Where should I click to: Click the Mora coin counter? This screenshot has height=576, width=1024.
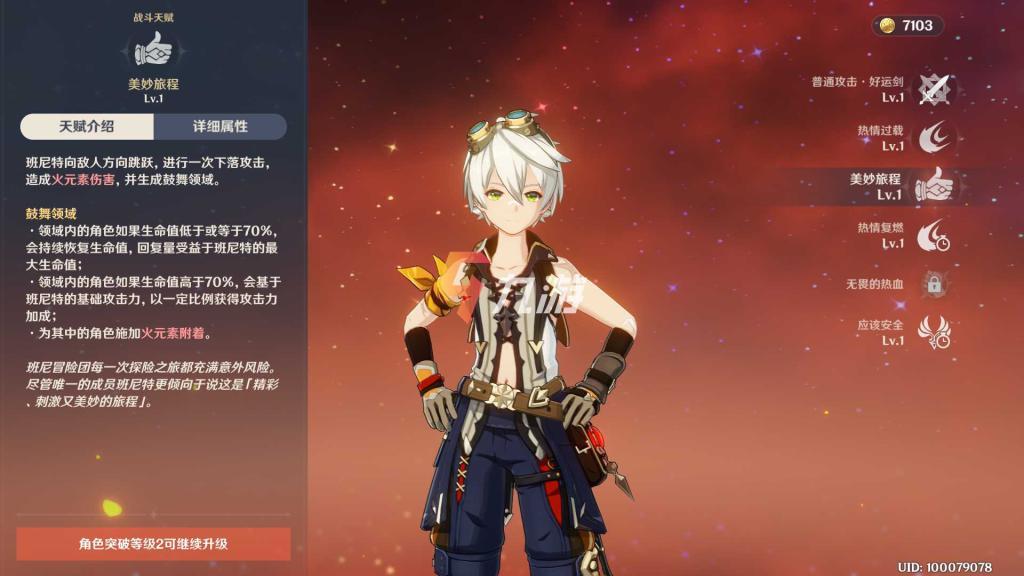point(907,25)
